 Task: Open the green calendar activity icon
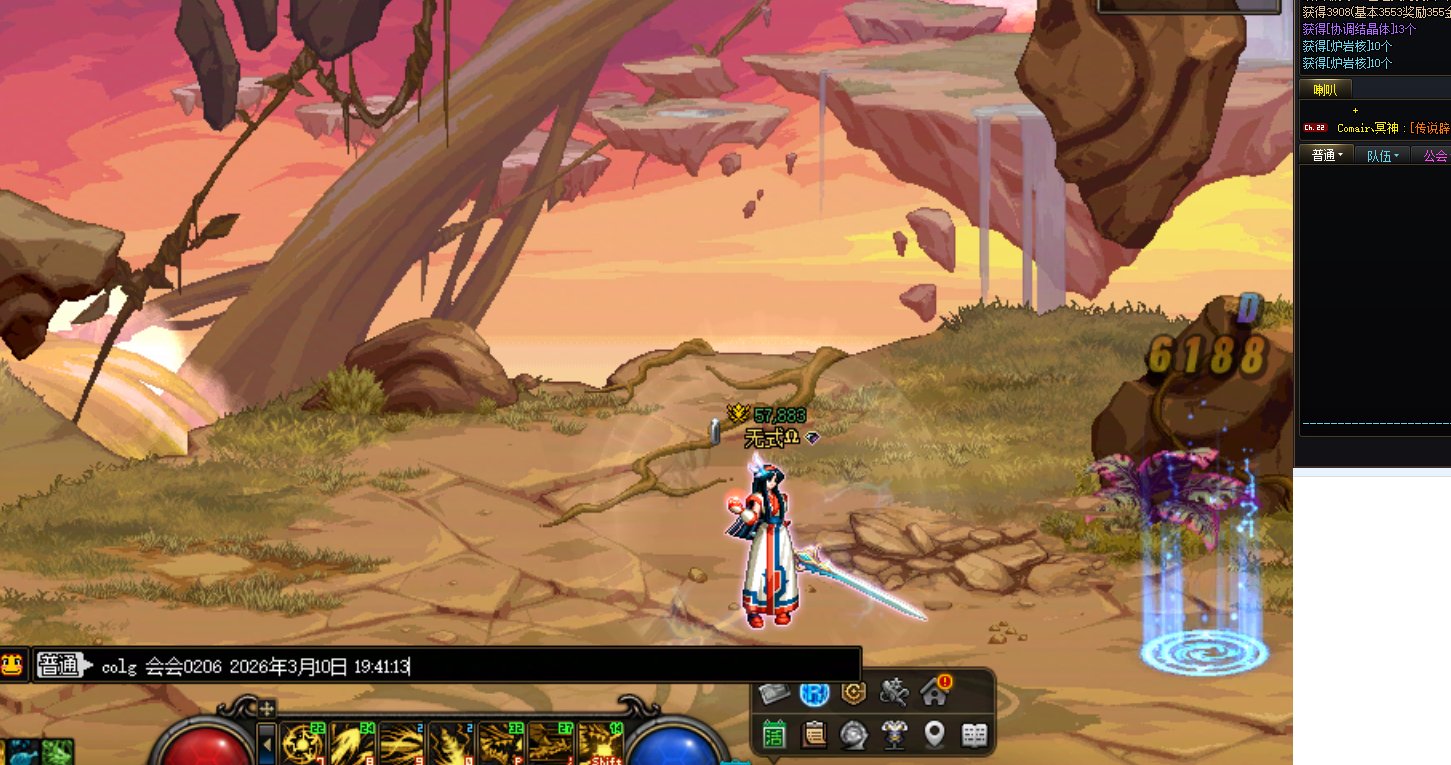(x=775, y=735)
